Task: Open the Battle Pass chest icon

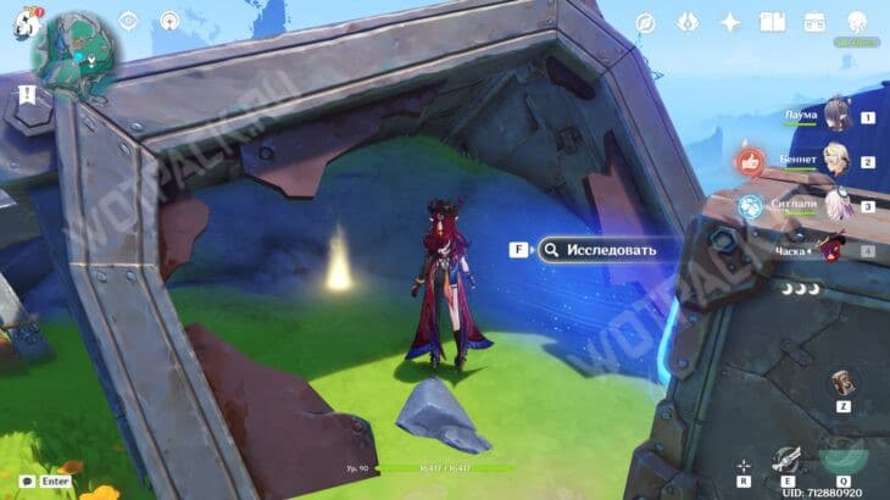Action: click(x=814, y=22)
